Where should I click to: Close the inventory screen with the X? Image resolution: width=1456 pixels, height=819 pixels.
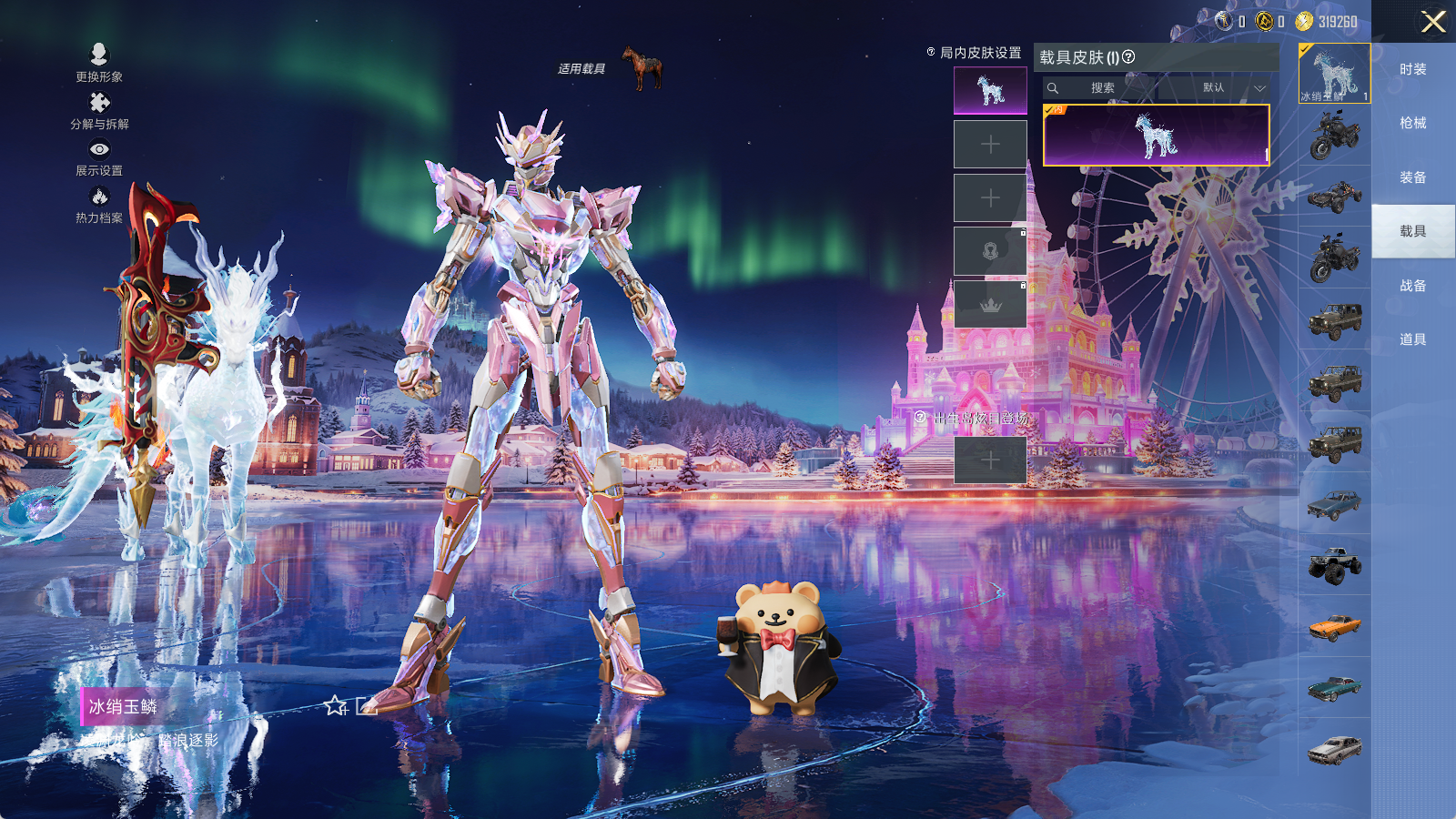[1432, 22]
